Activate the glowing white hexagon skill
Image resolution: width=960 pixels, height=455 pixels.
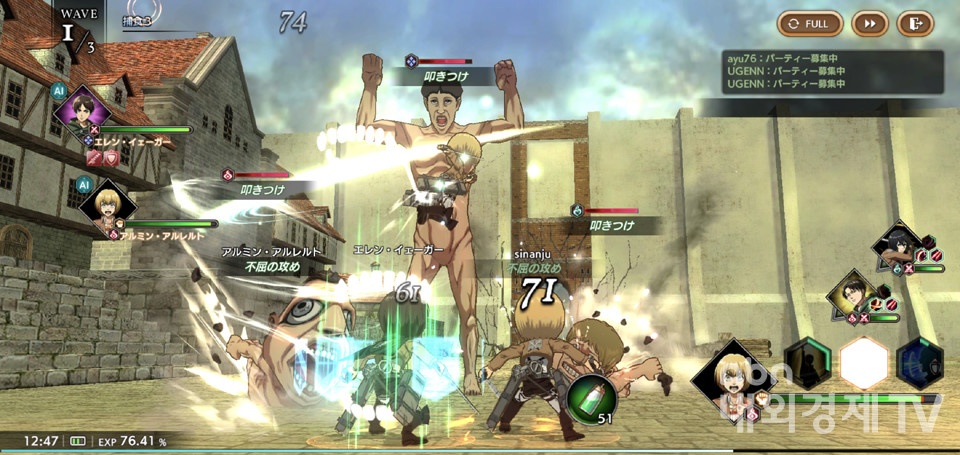tap(864, 362)
